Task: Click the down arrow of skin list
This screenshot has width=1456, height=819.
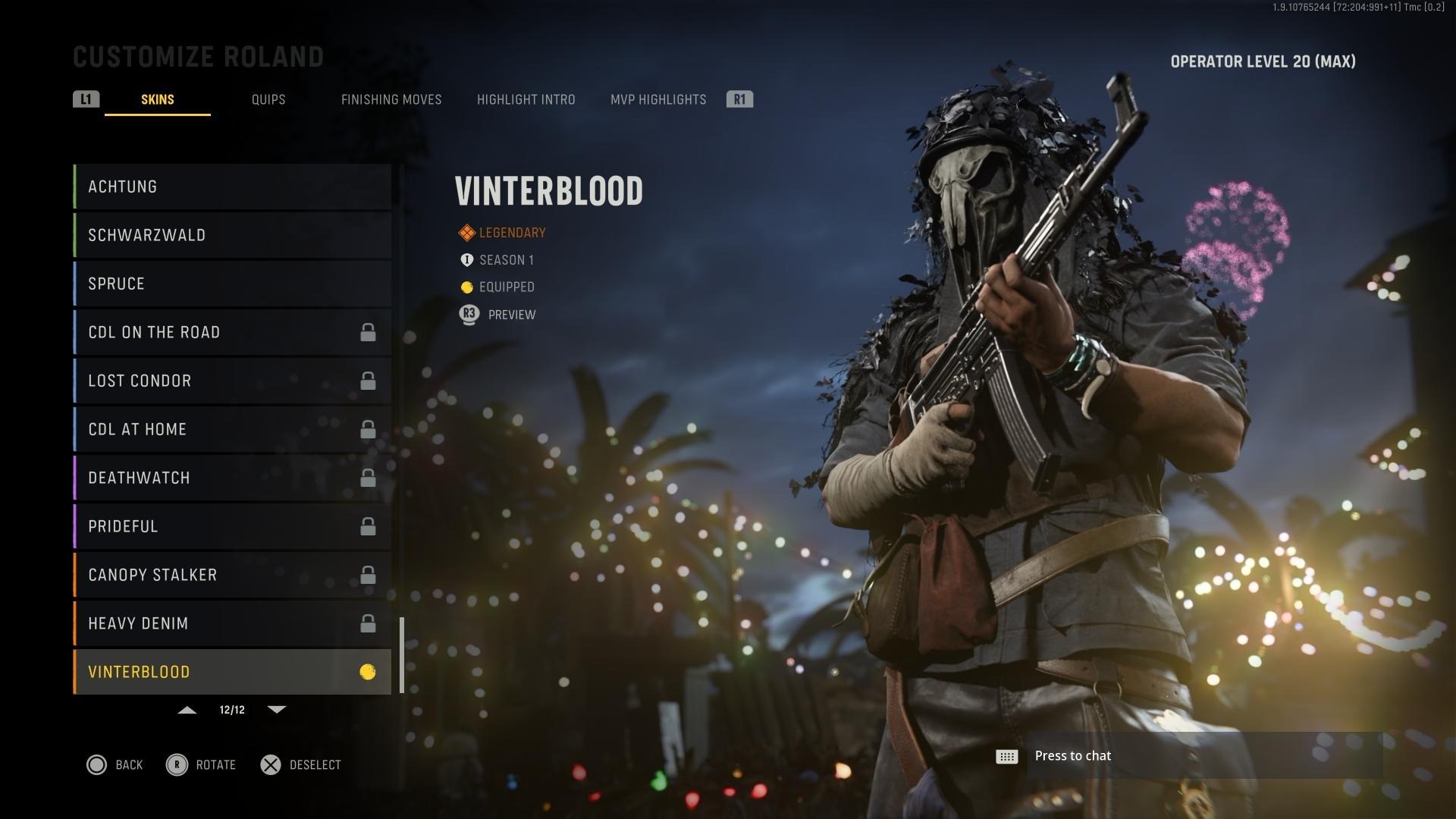Action: click(x=277, y=710)
